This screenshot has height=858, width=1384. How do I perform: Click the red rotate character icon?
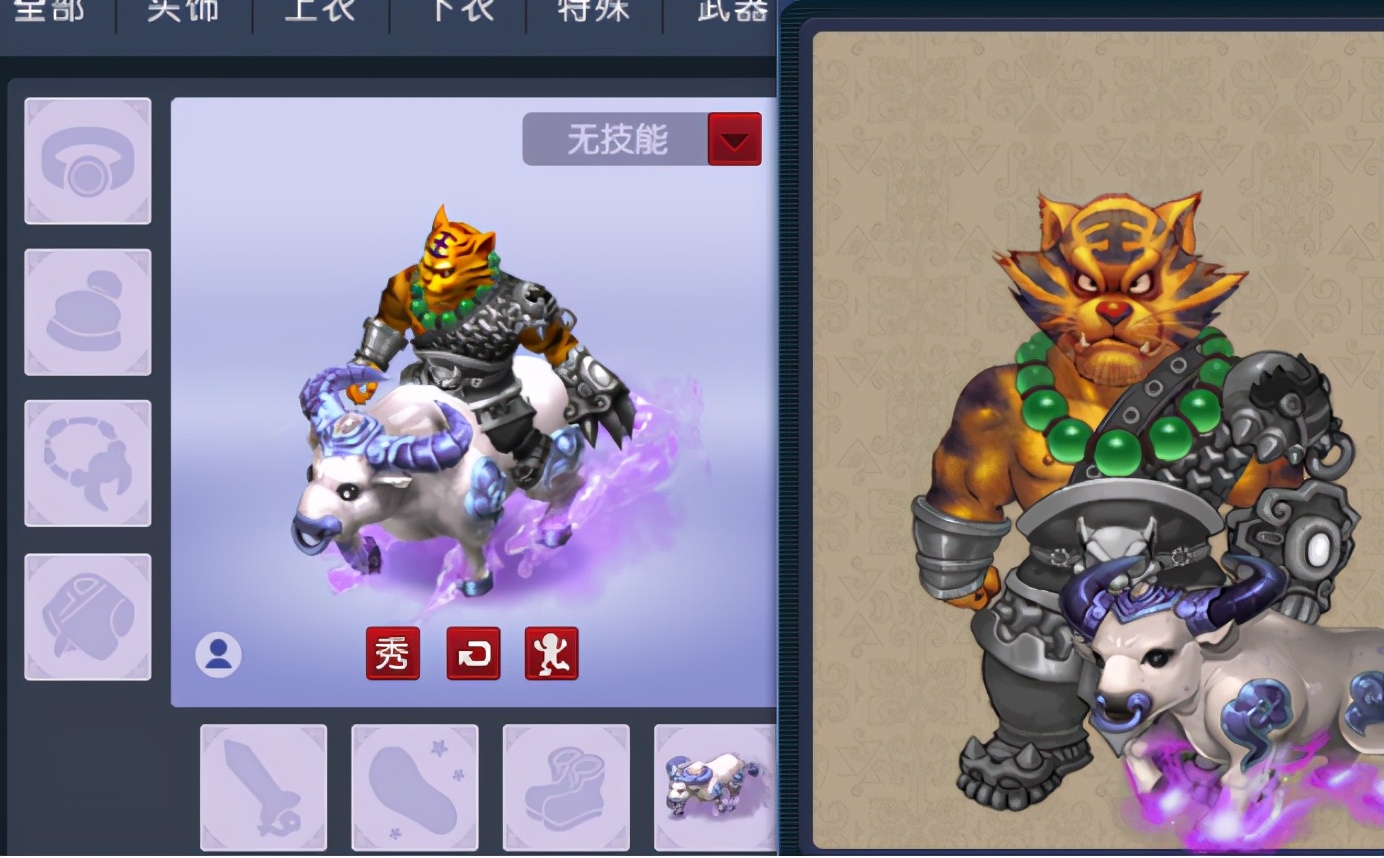pos(473,654)
